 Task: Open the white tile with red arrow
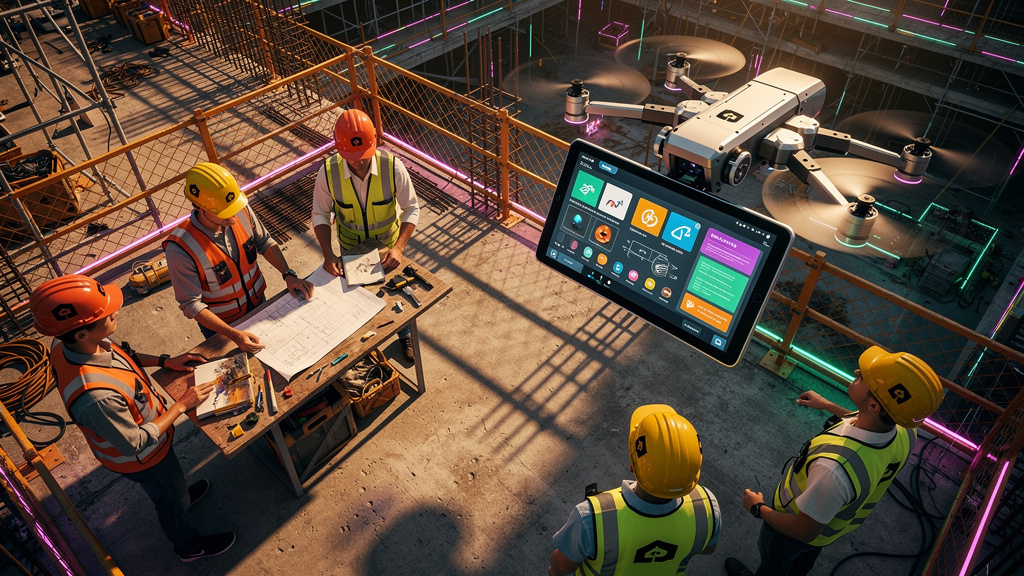[x=615, y=201]
